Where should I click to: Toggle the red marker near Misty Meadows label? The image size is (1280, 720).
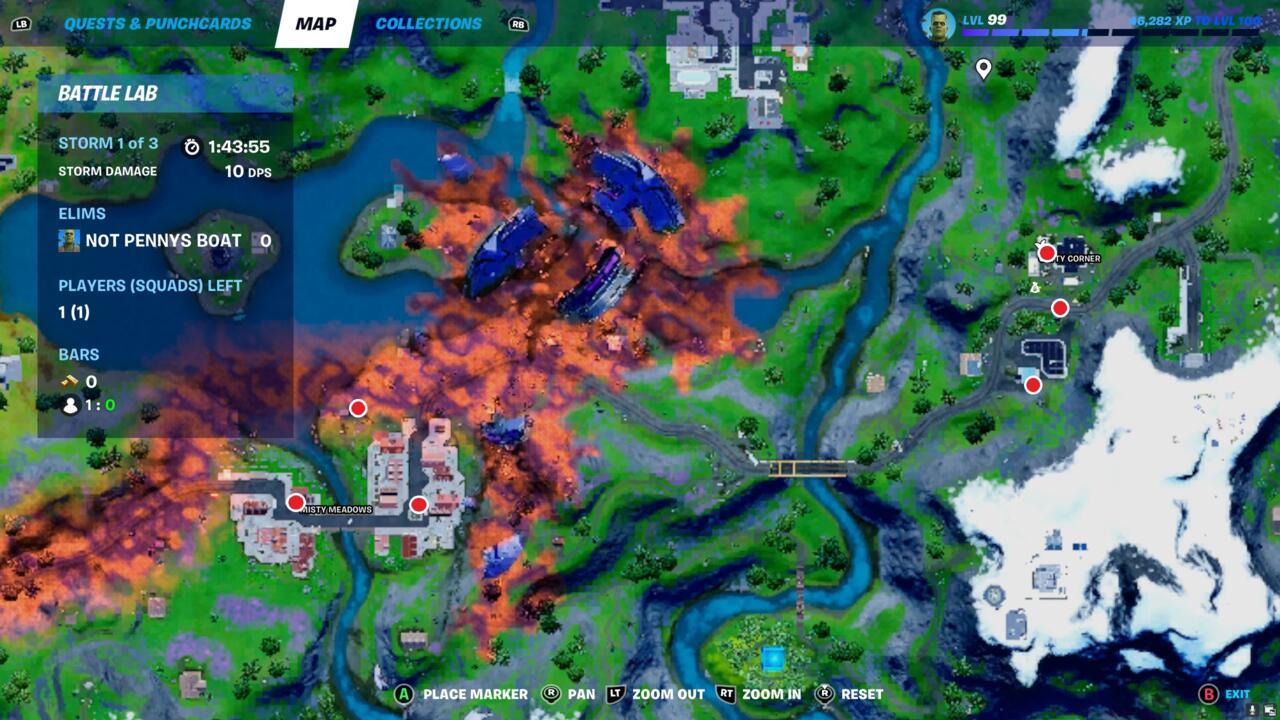294,503
